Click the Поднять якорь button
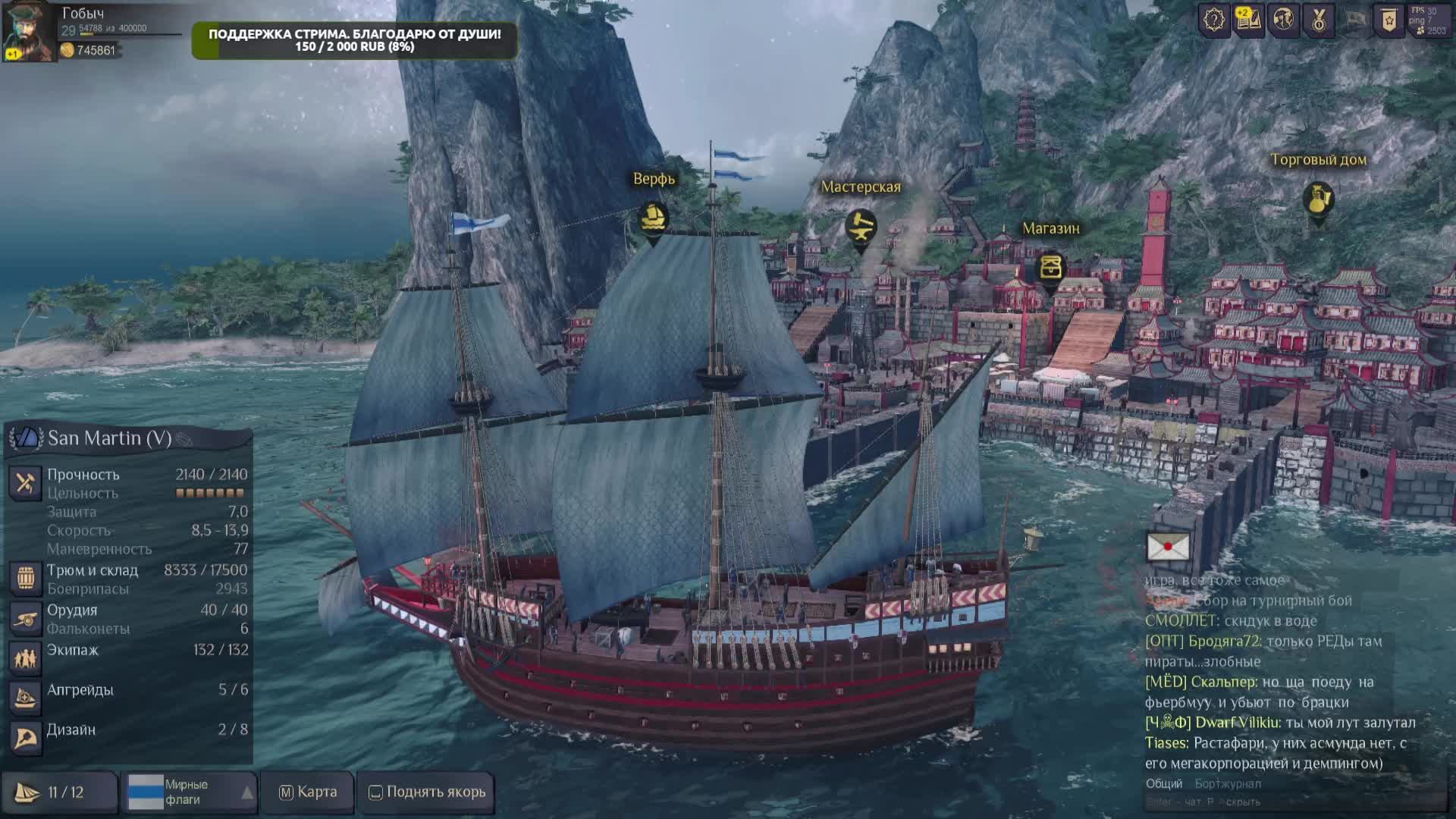The height and width of the screenshot is (819, 1456). click(x=427, y=792)
